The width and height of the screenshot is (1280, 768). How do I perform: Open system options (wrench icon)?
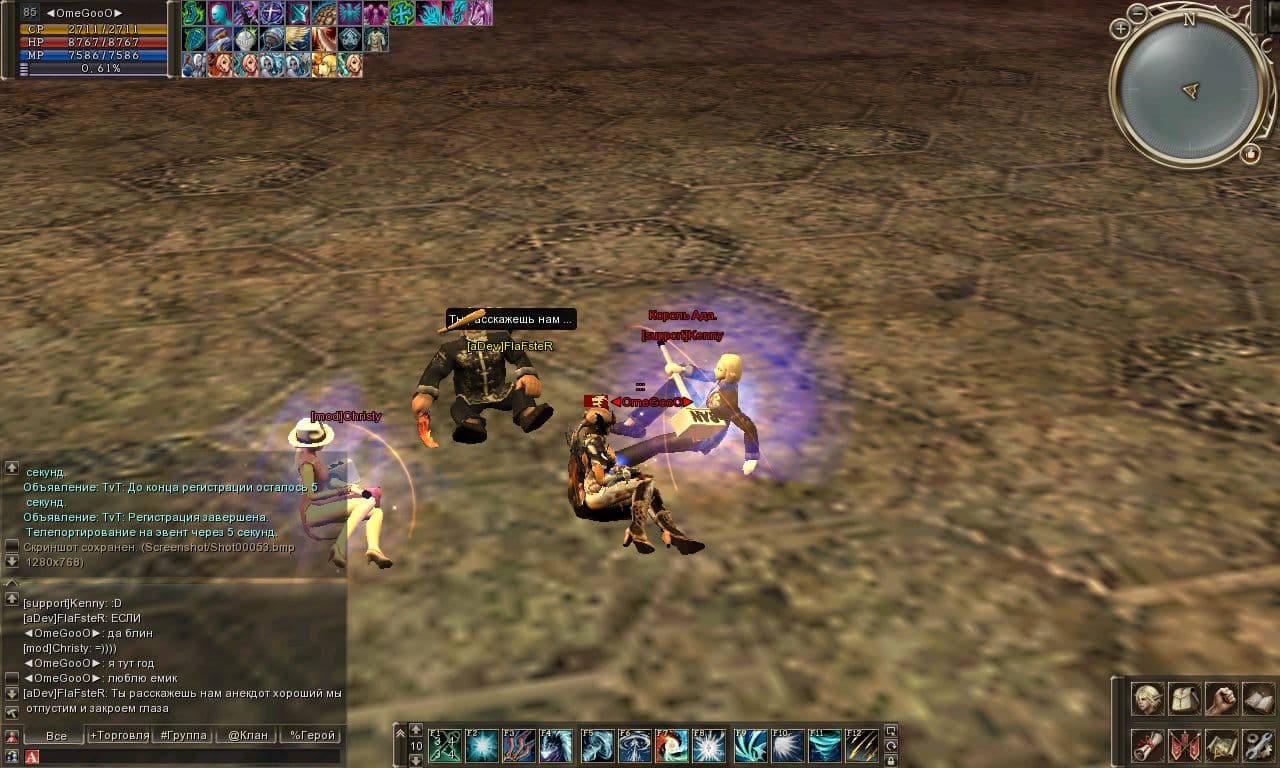[1258, 745]
